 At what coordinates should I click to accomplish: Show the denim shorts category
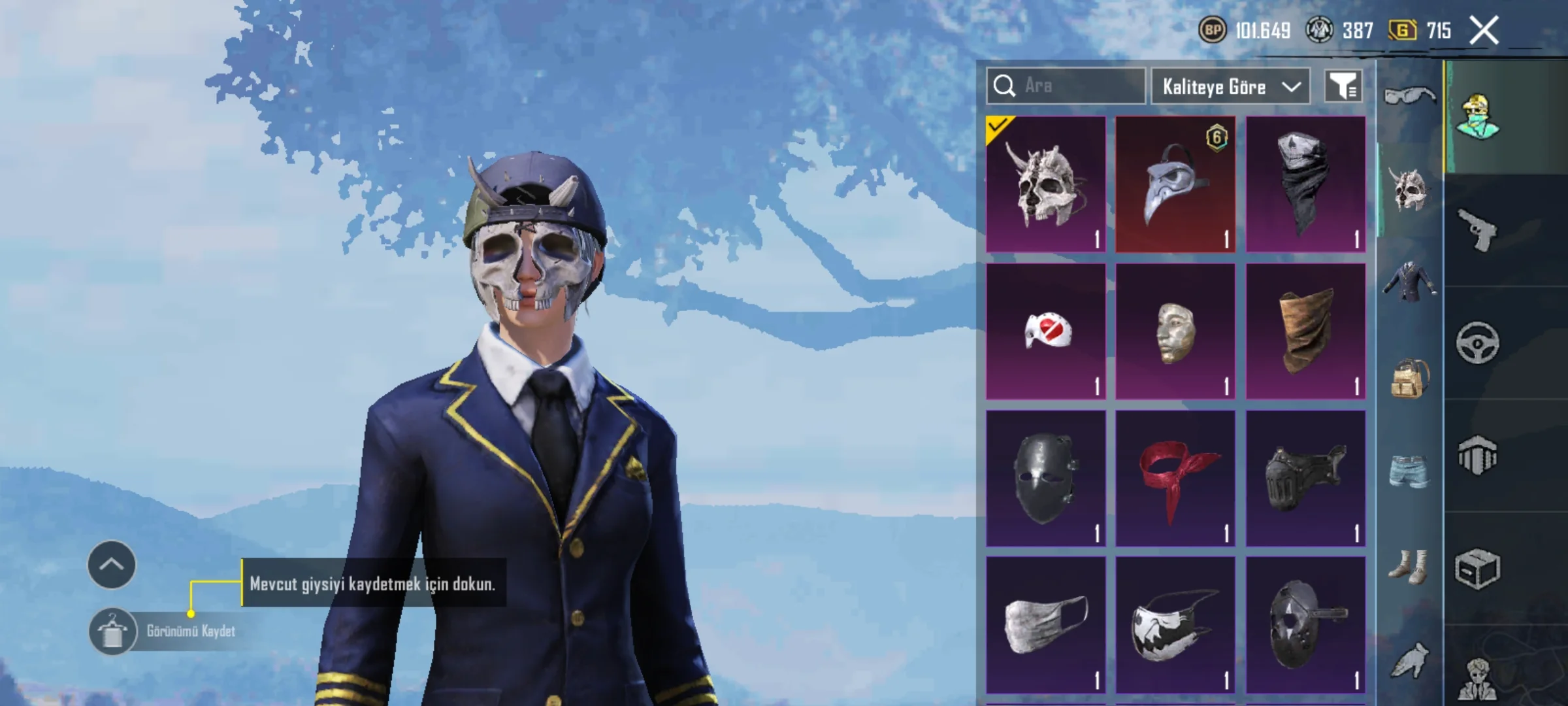1409,471
